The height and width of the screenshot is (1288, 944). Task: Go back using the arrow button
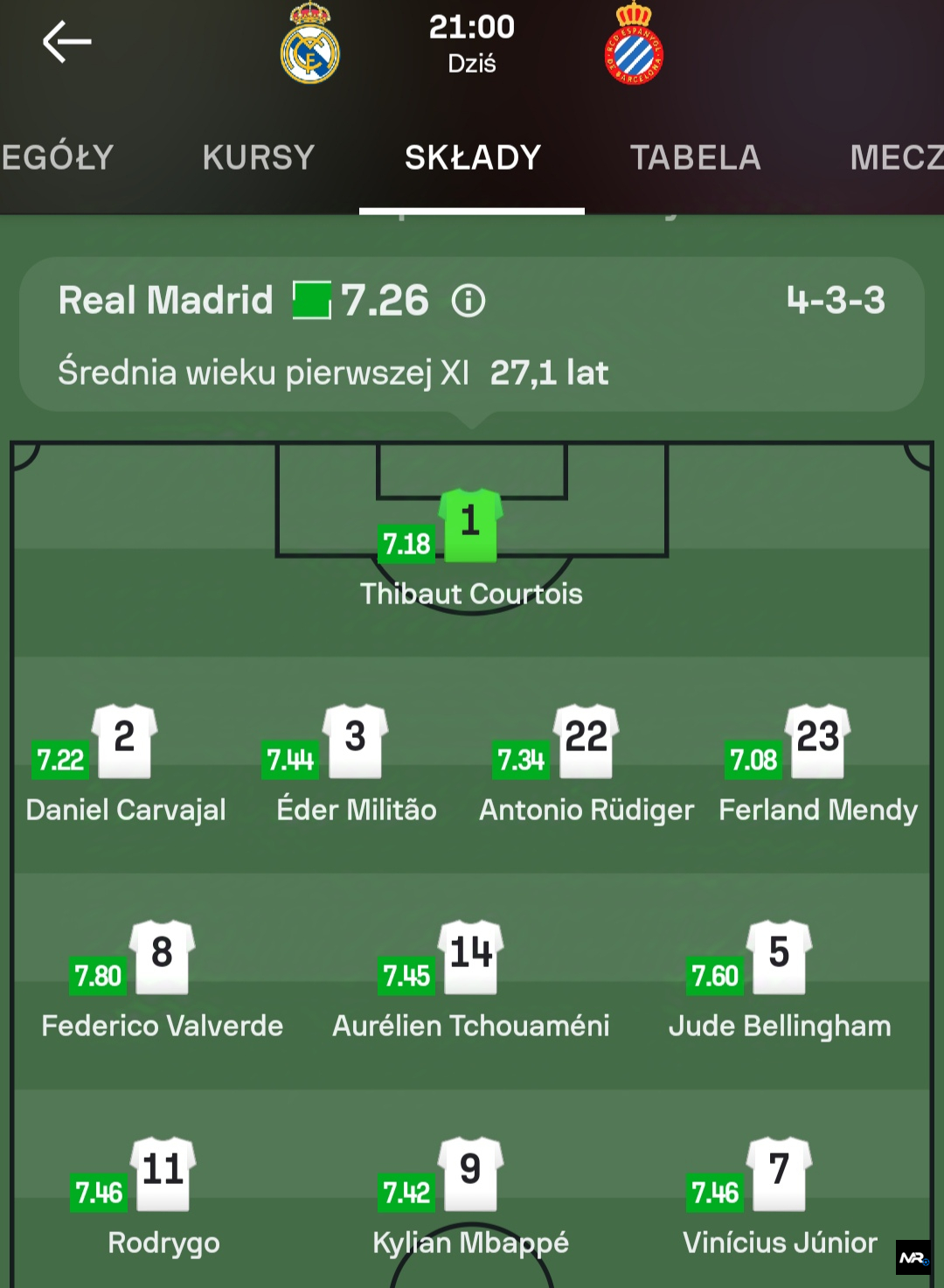pos(66,42)
